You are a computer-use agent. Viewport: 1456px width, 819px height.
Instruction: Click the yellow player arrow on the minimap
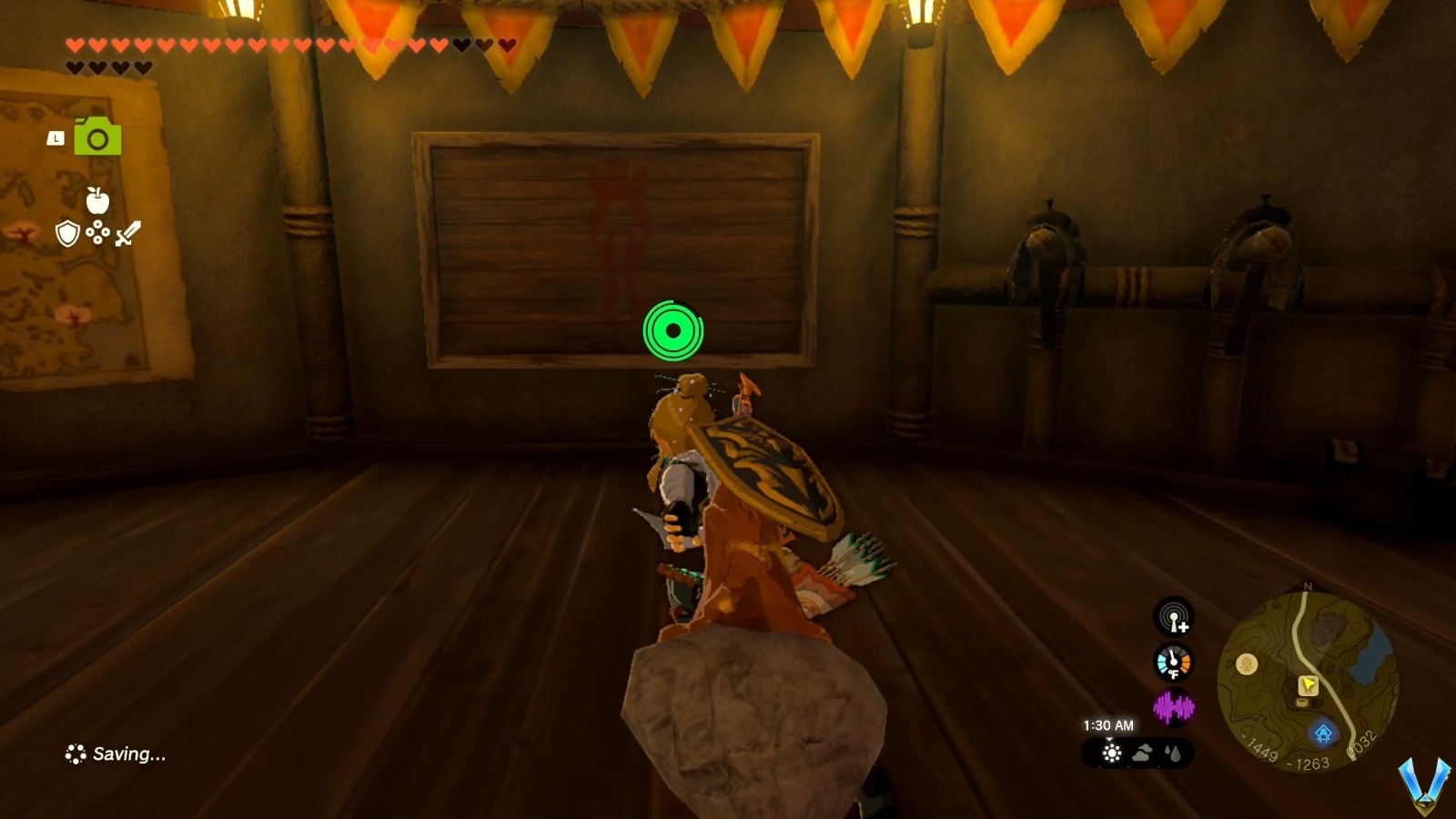pyautogui.click(x=1309, y=683)
